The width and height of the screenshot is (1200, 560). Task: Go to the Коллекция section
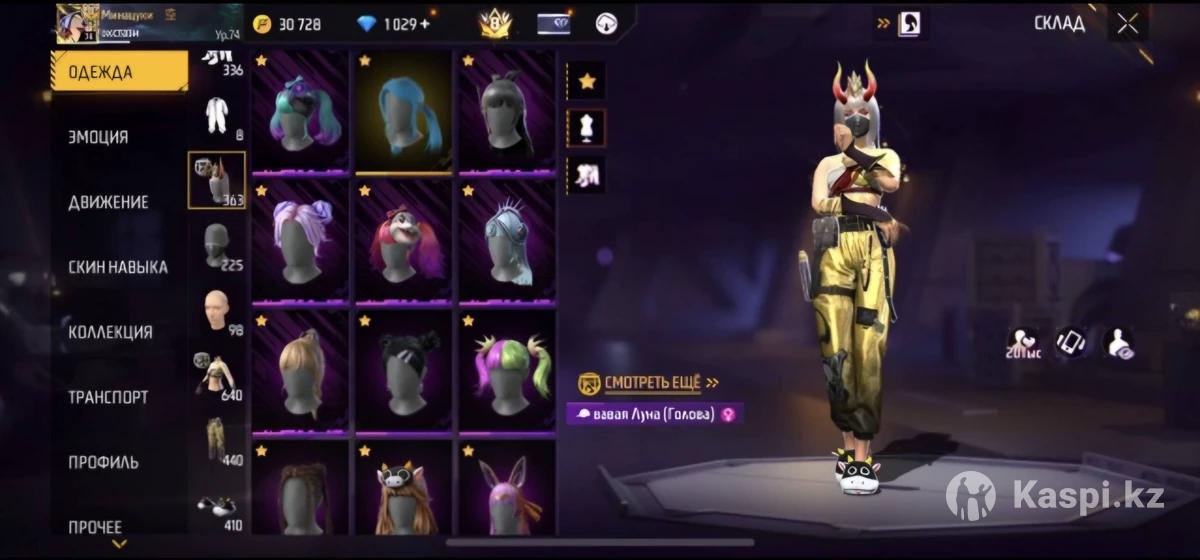110,332
